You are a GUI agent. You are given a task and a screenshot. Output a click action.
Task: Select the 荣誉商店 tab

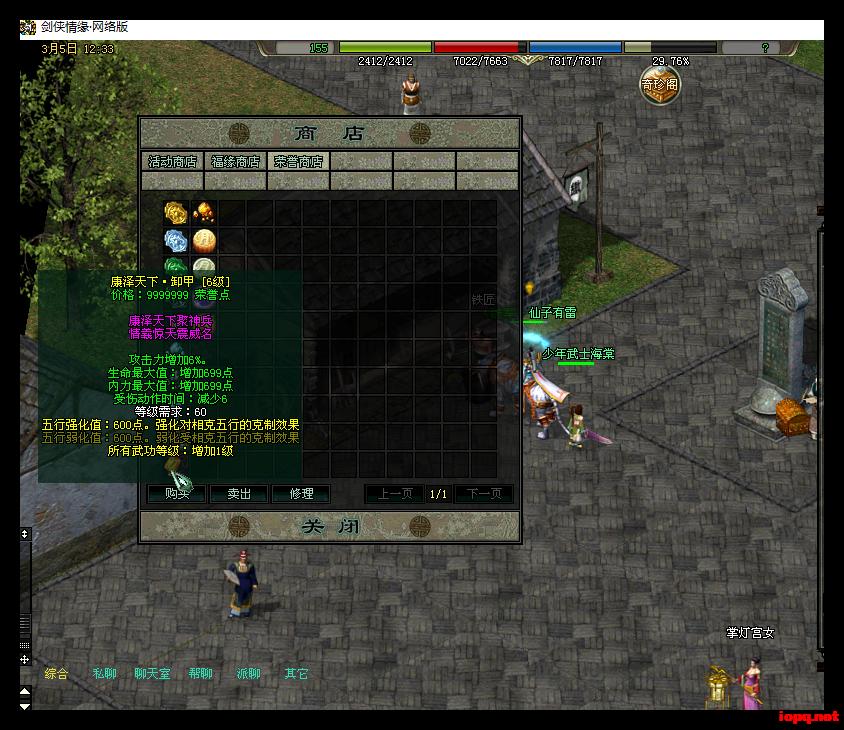(x=298, y=161)
